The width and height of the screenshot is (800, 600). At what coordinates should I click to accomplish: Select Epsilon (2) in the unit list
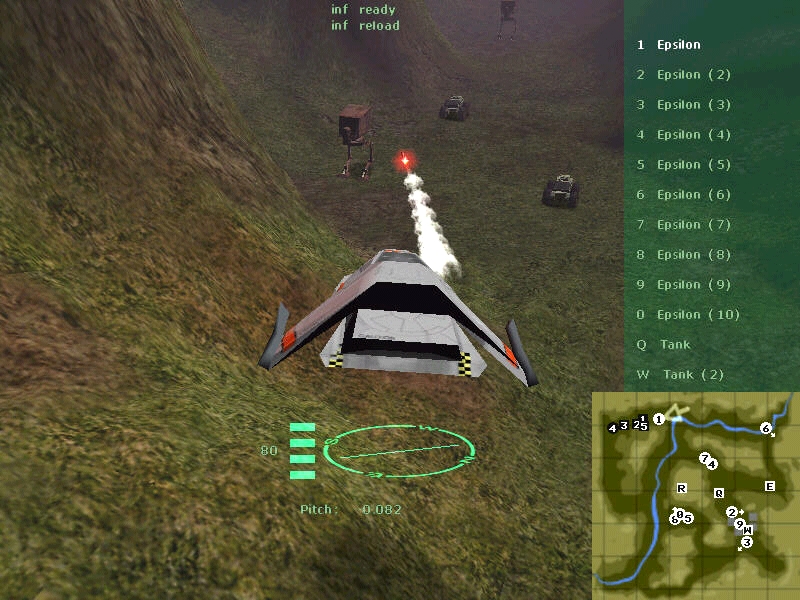coord(693,75)
